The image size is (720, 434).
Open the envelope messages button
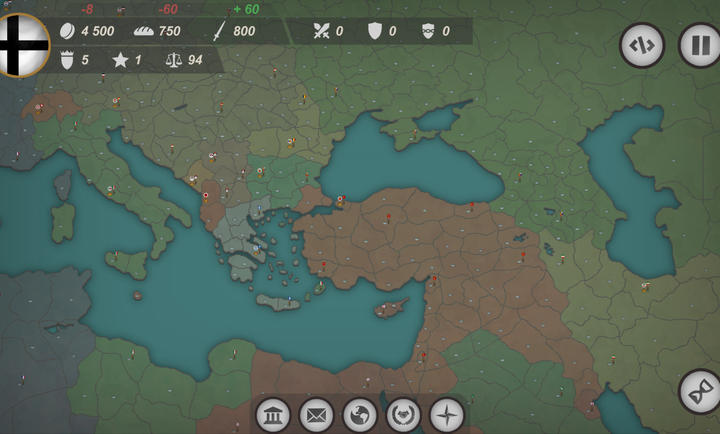316,414
